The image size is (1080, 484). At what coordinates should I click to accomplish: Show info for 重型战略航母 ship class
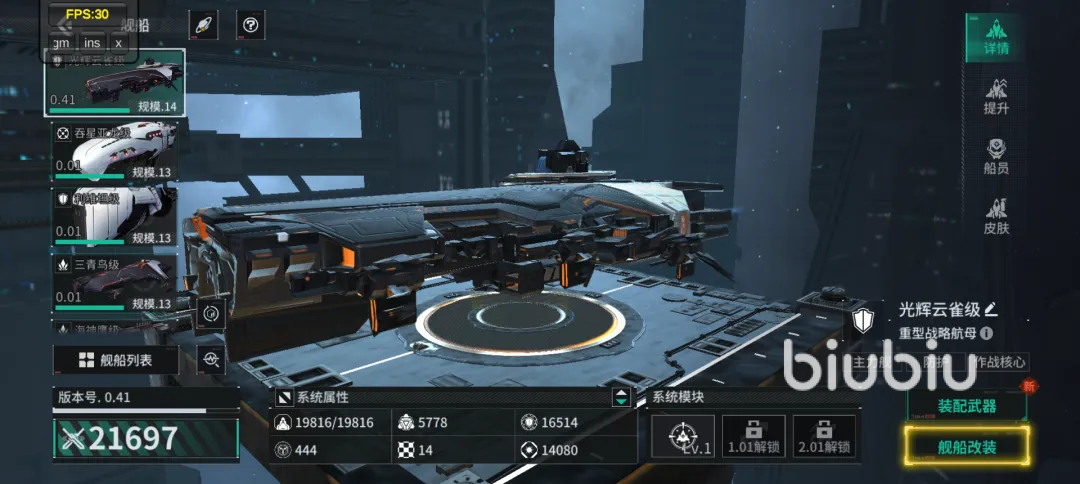click(x=987, y=333)
